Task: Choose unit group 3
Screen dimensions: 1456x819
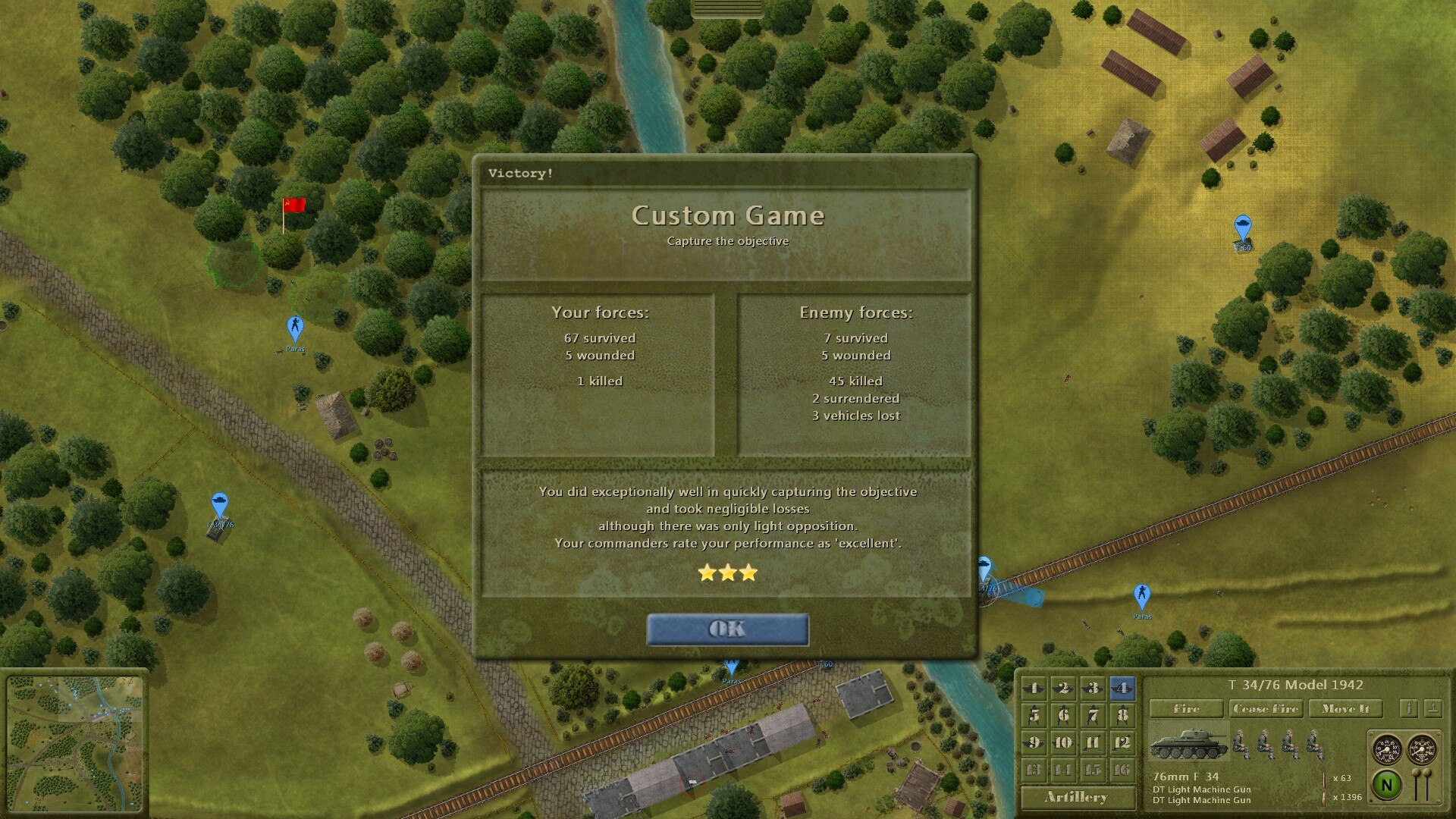Action: (1093, 688)
